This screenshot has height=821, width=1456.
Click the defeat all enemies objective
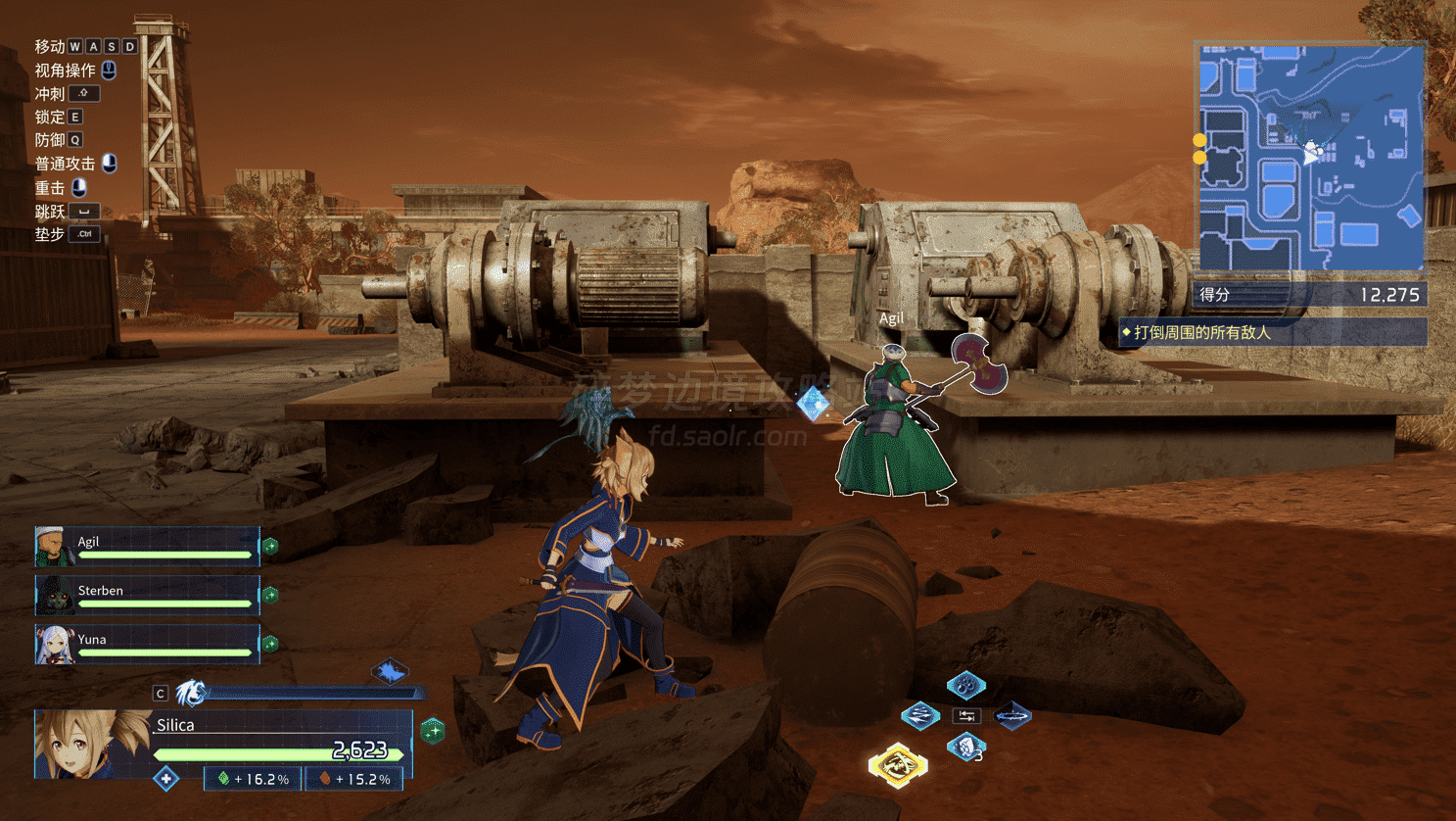tap(1273, 333)
